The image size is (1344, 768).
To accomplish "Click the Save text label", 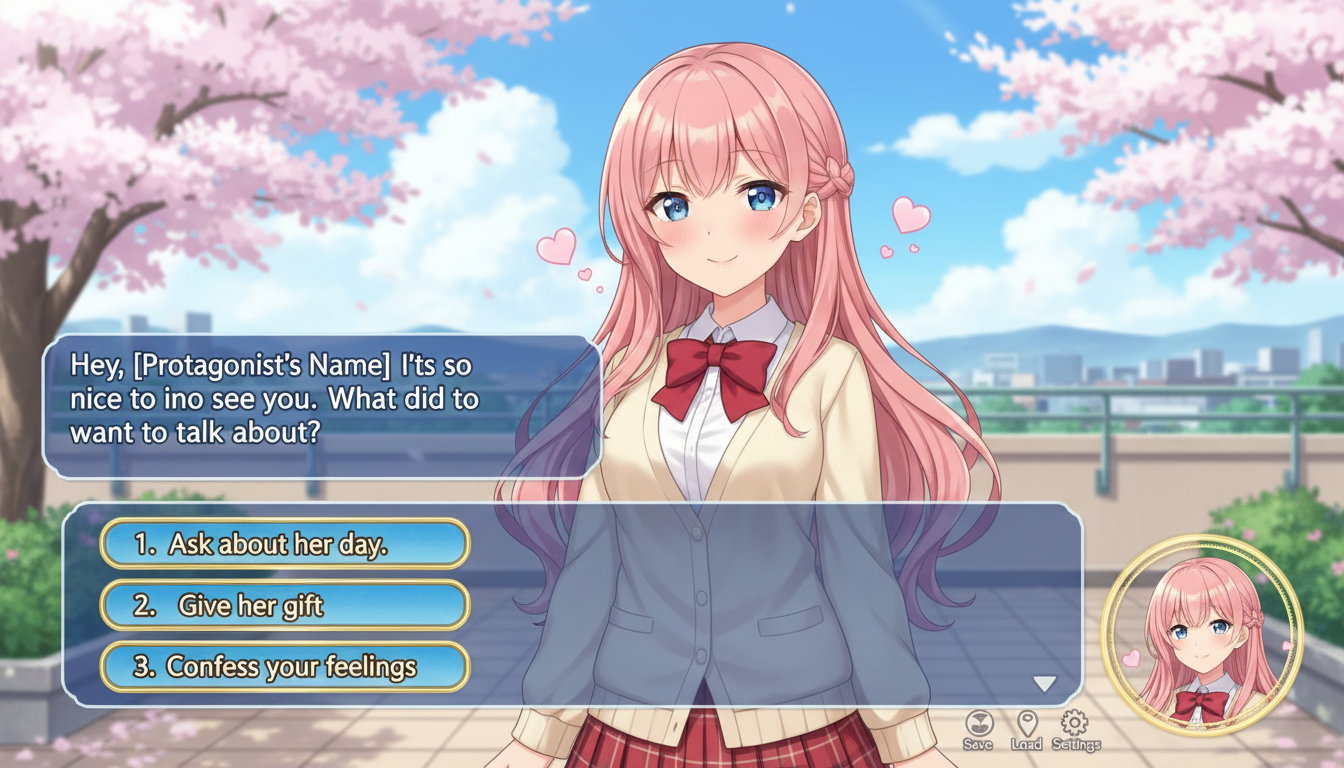I will tap(978, 744).
